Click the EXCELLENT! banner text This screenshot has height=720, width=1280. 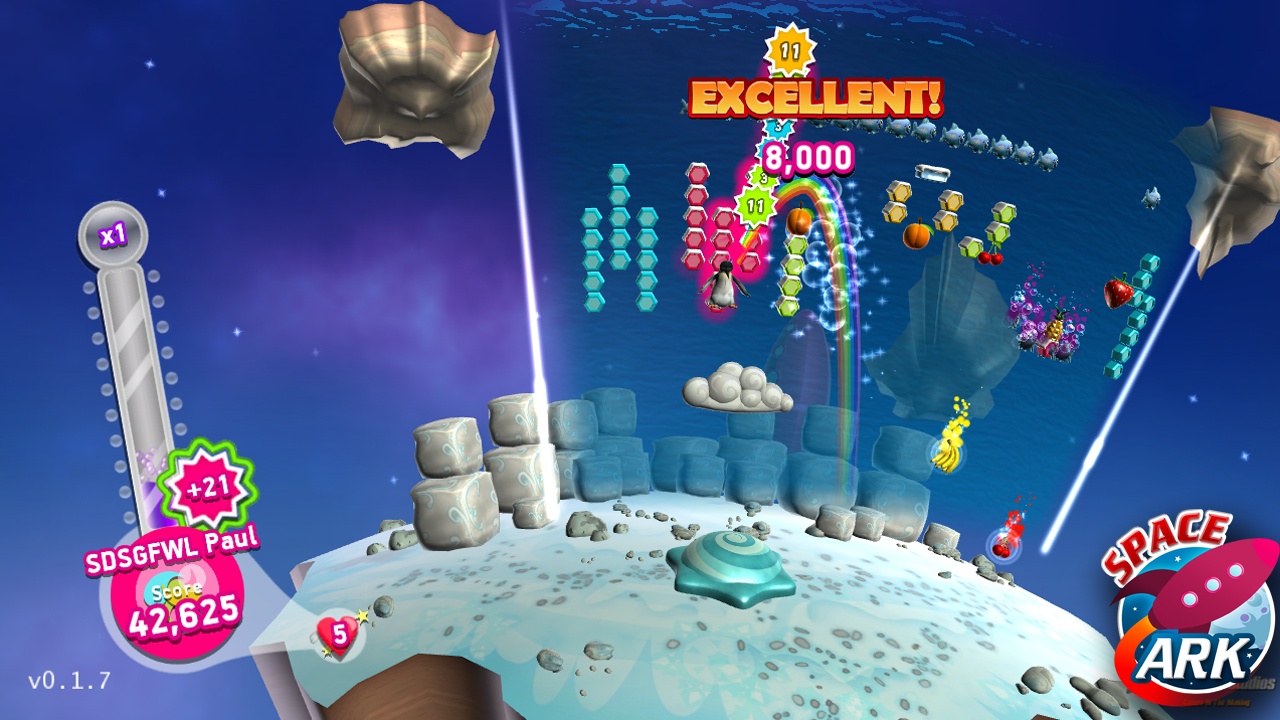tap(814, 99)
